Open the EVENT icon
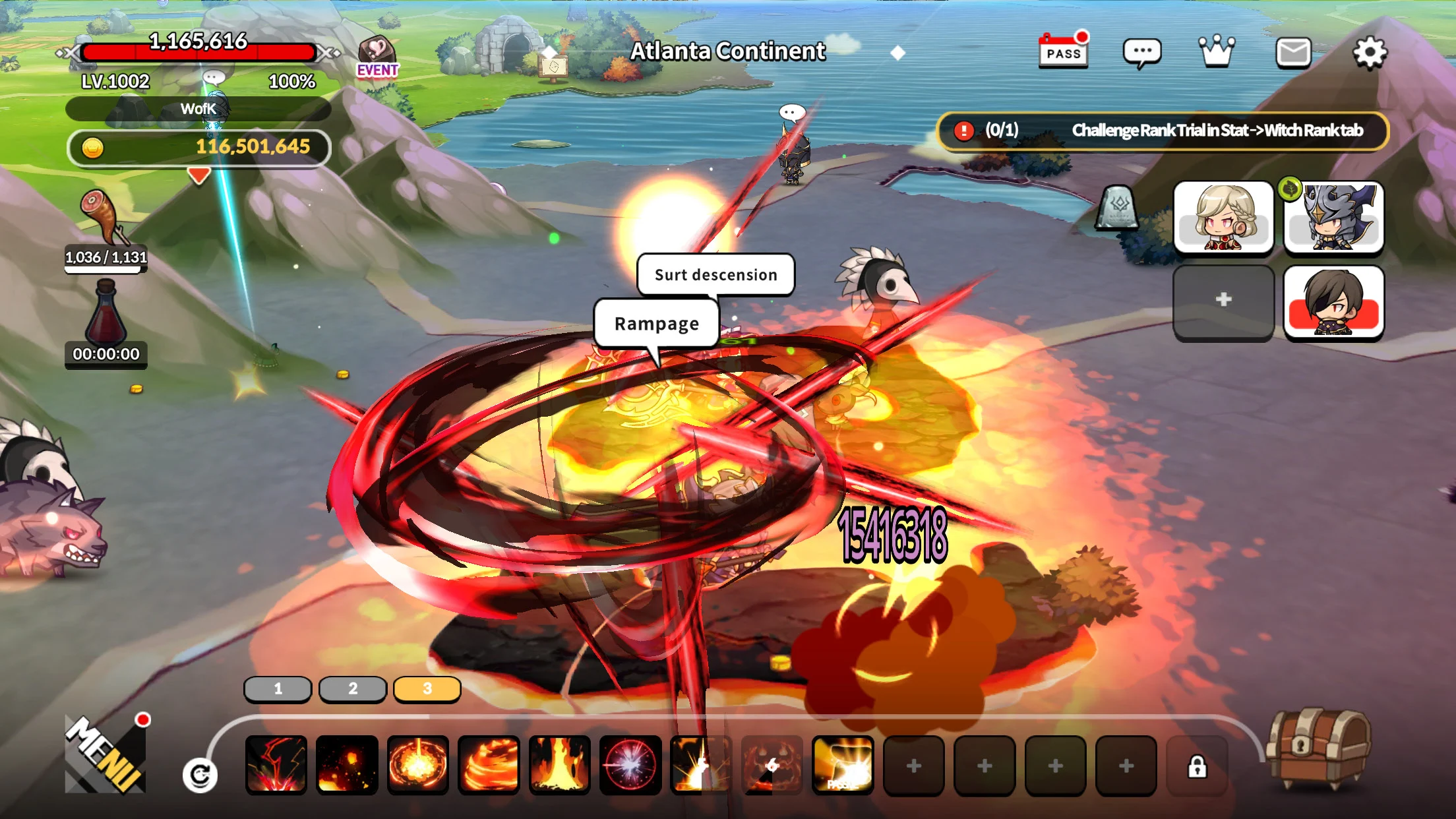This screenshot has width=1456, height=819. [377, 57]
